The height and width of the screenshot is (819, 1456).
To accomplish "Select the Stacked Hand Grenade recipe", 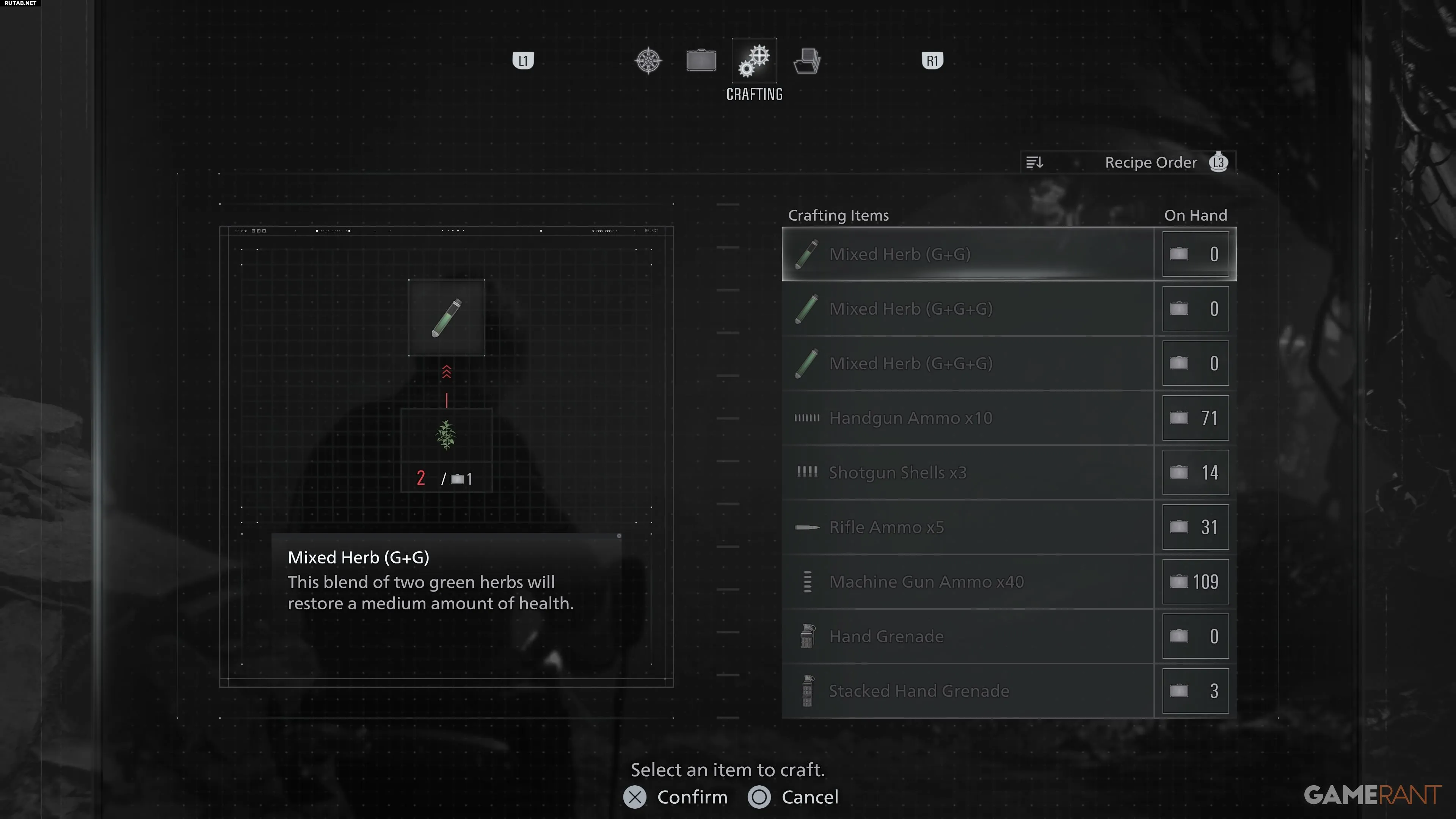I will (968, 691).
